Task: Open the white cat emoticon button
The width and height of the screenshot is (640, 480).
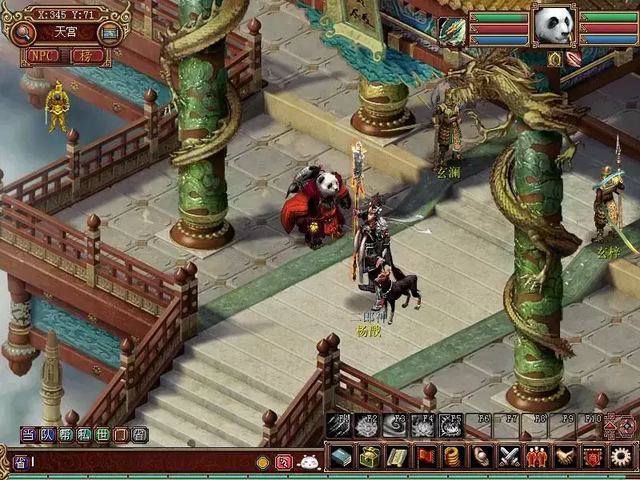Action: [309, 462]
